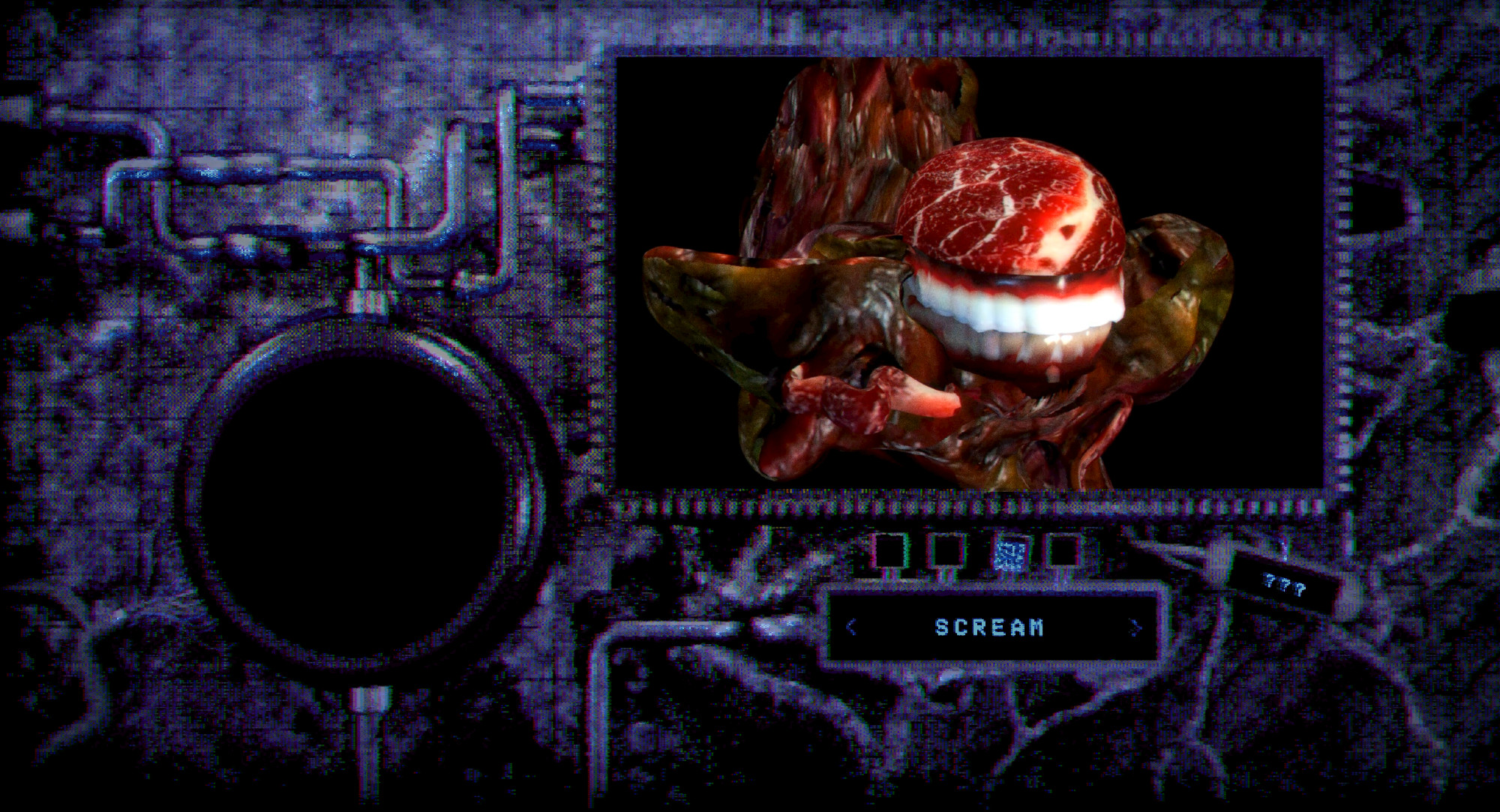Viewport: 1500px width, 812px height.
Task: Open the ??? tag button
Action: 1284,586
